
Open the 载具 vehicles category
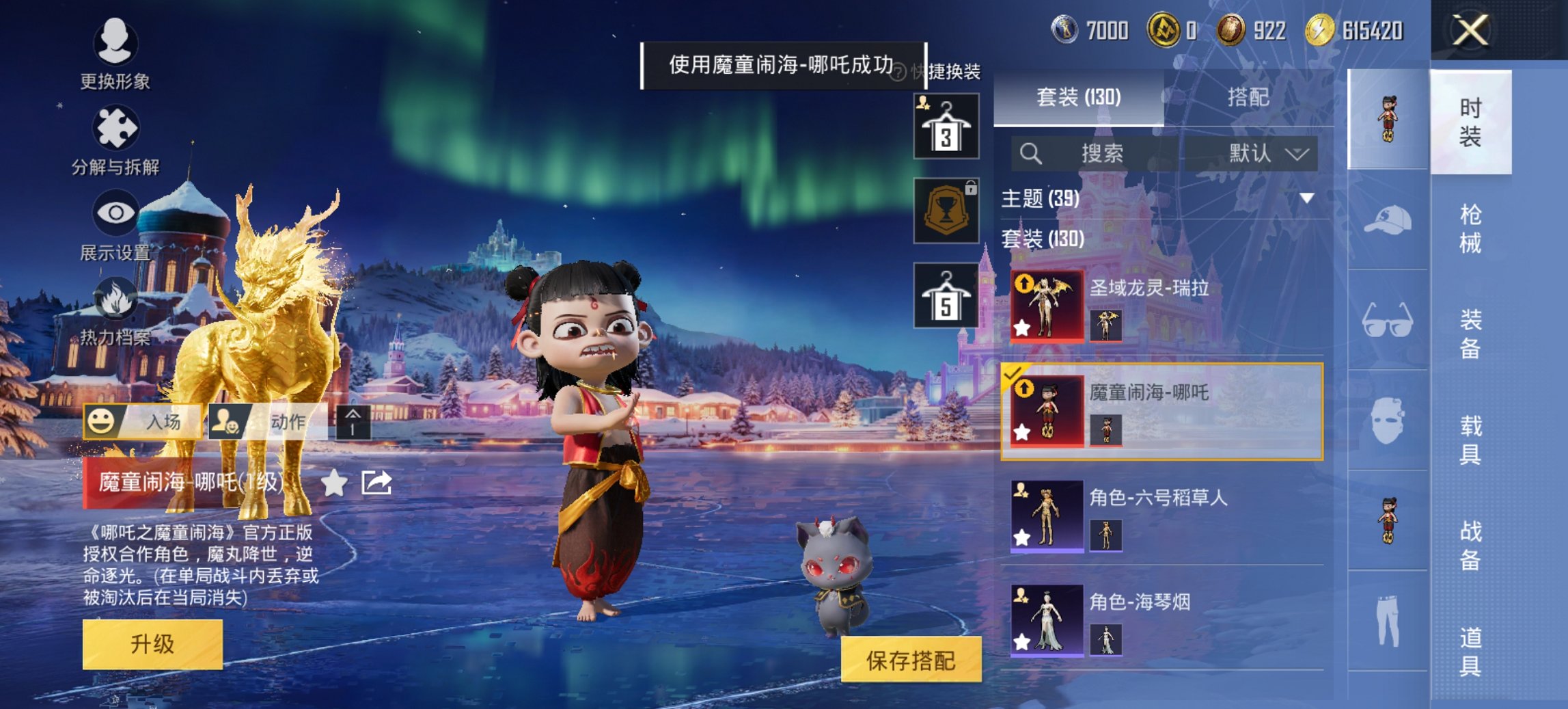1470,440
